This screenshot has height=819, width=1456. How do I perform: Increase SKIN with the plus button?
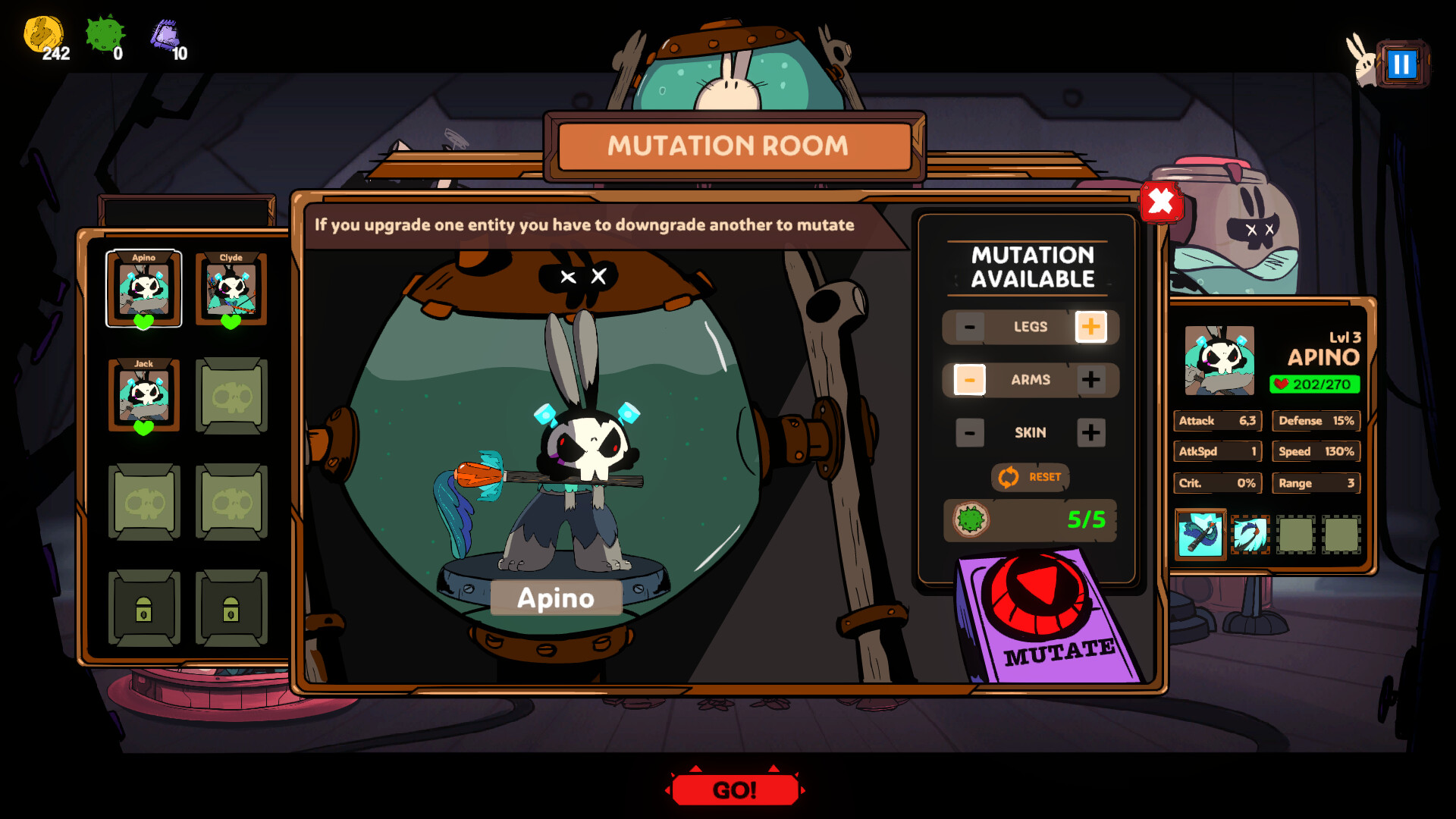pyautogui.click(x=1092, y=432)
